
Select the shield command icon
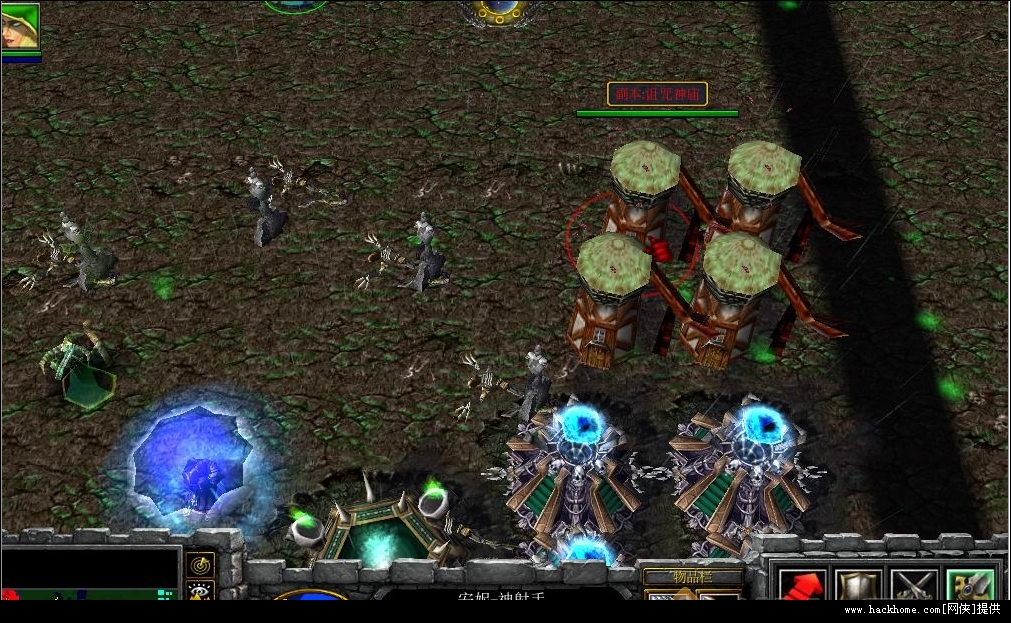point(858,585)
